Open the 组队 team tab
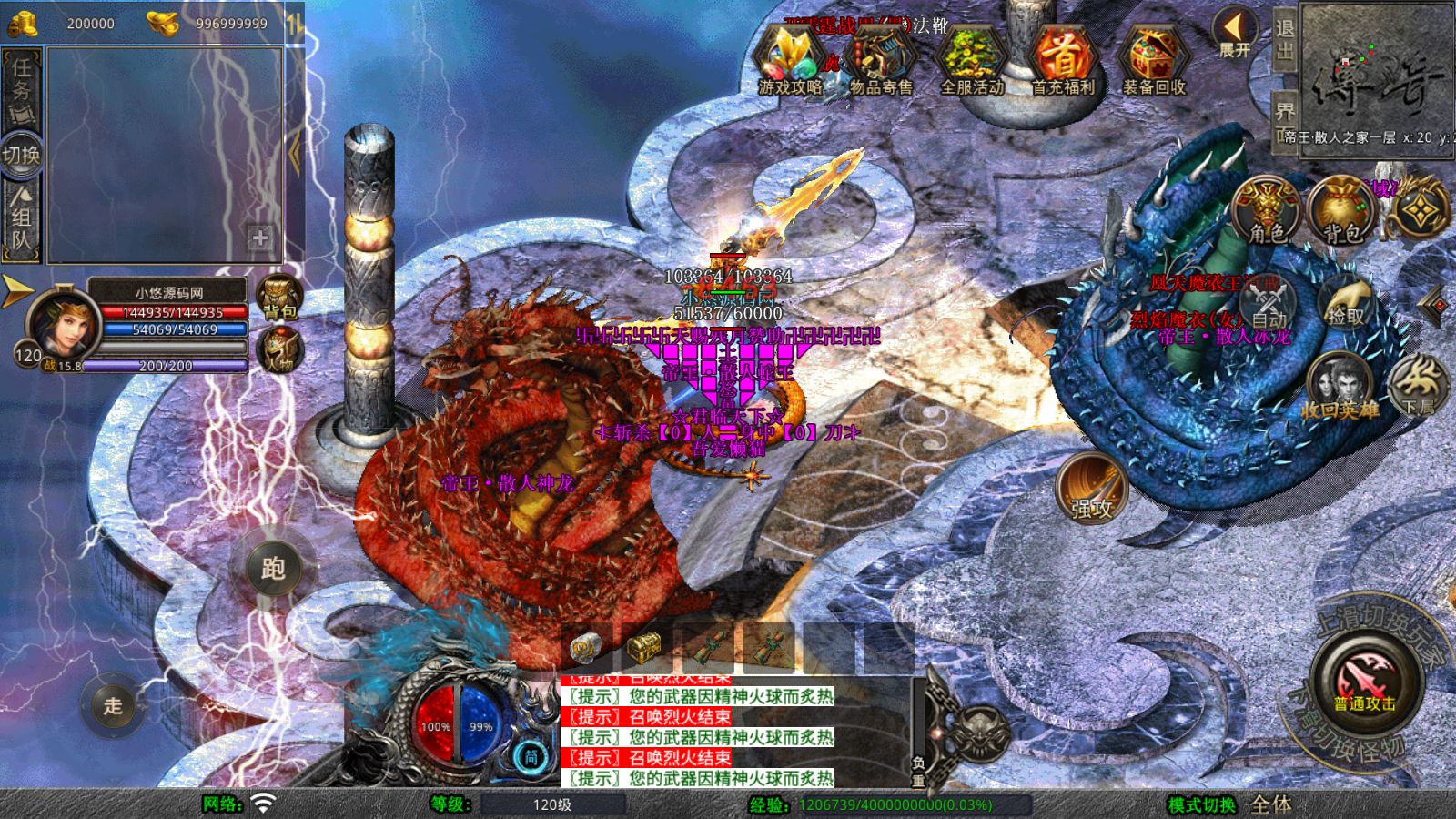The width and height of the screenshot is (1456, 819). 21,218
